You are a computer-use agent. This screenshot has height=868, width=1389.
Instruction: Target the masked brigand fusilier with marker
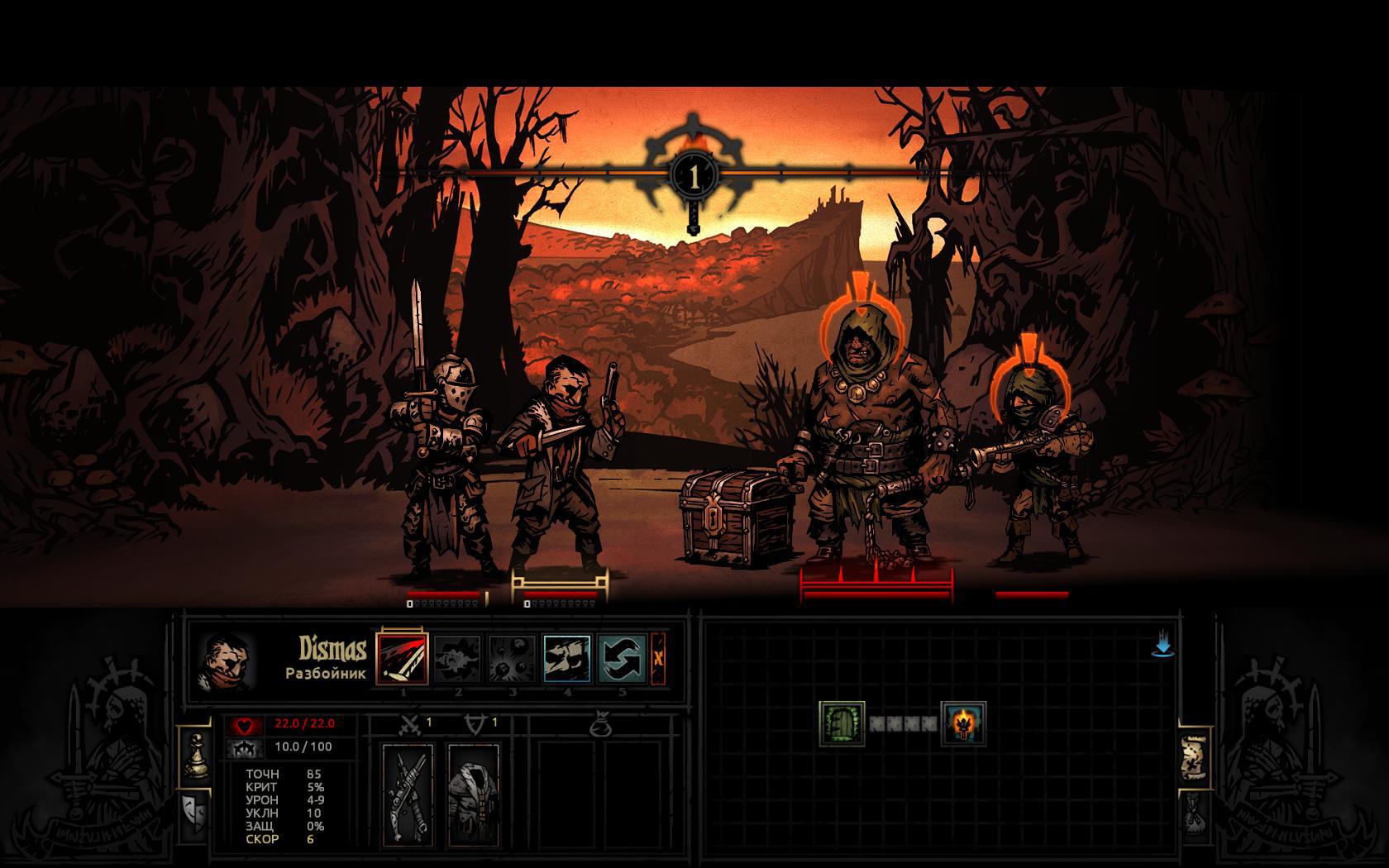(x=1032, y=463)
